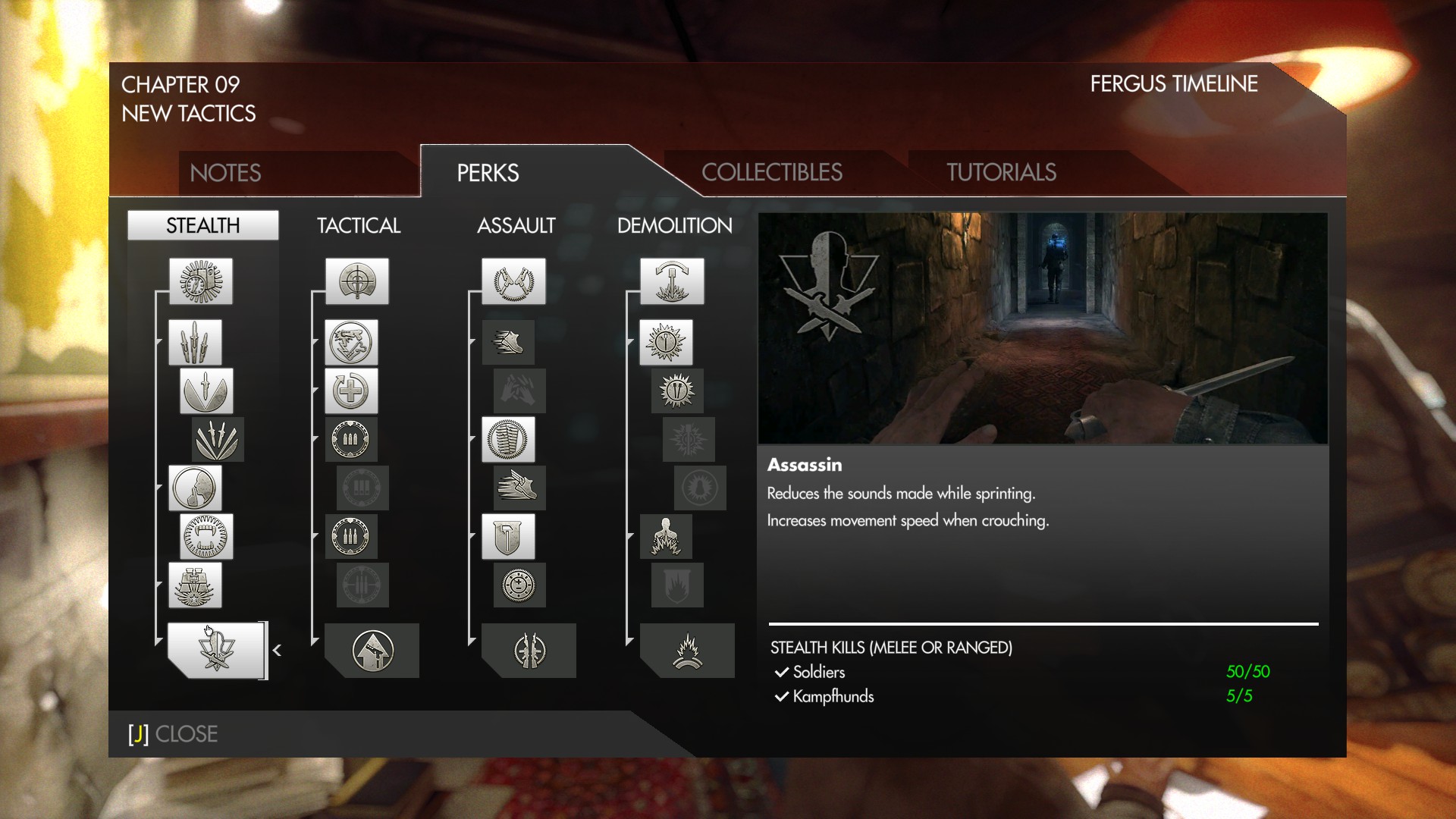Choose the detonator plunger demolition perk
This screenshot has width=1456, height=819.
[x=671, y=281]
